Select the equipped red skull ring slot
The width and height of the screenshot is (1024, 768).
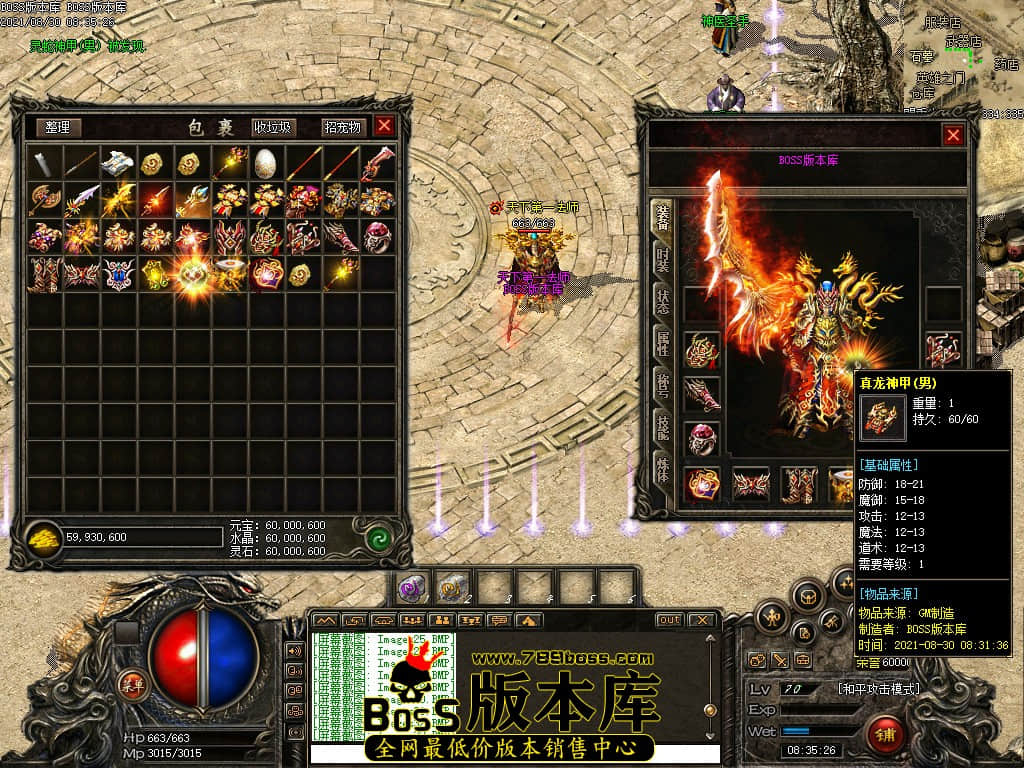(x=701, y=438)
